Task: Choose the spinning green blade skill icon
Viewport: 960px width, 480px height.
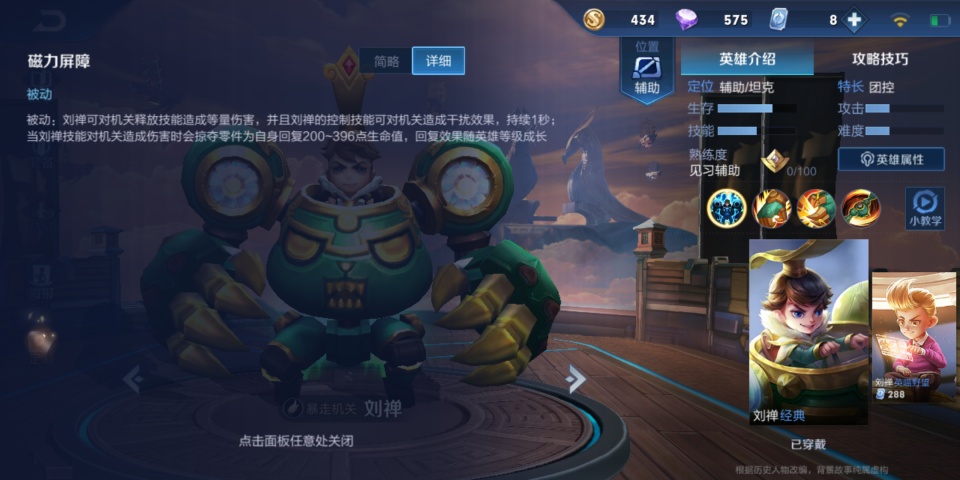Action: click(860, 207)
